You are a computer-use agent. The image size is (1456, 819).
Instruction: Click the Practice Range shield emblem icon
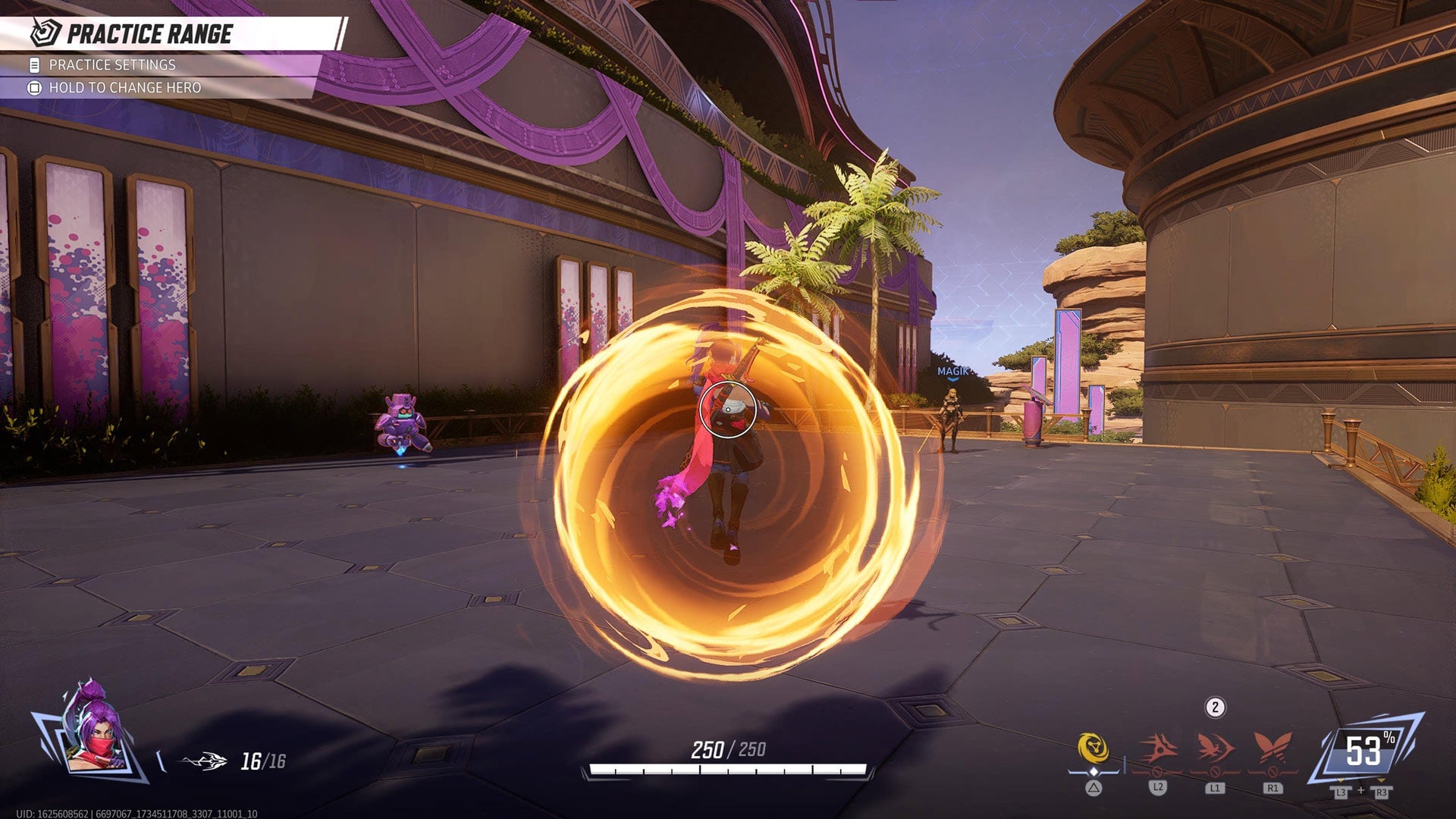43,32
